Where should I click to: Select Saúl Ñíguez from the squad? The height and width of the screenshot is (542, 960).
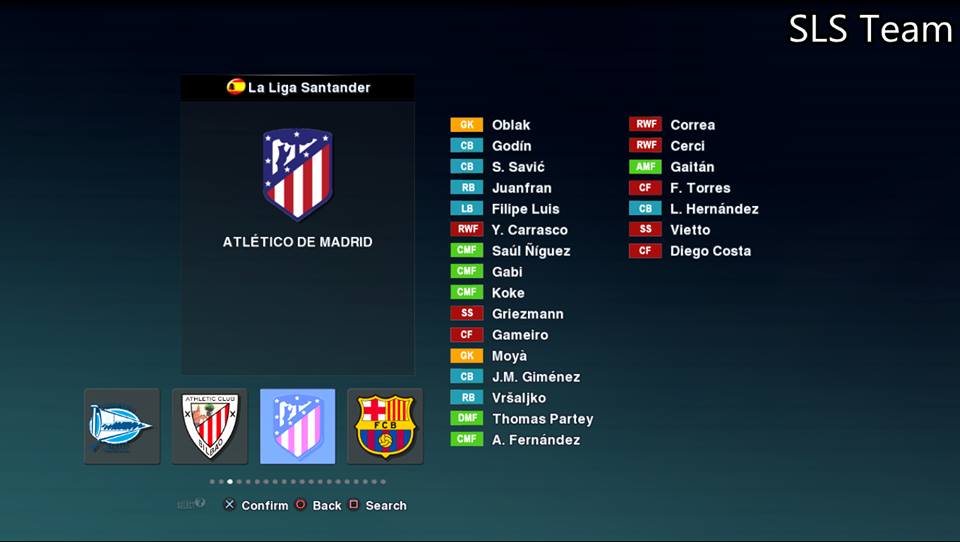[530, 251]
